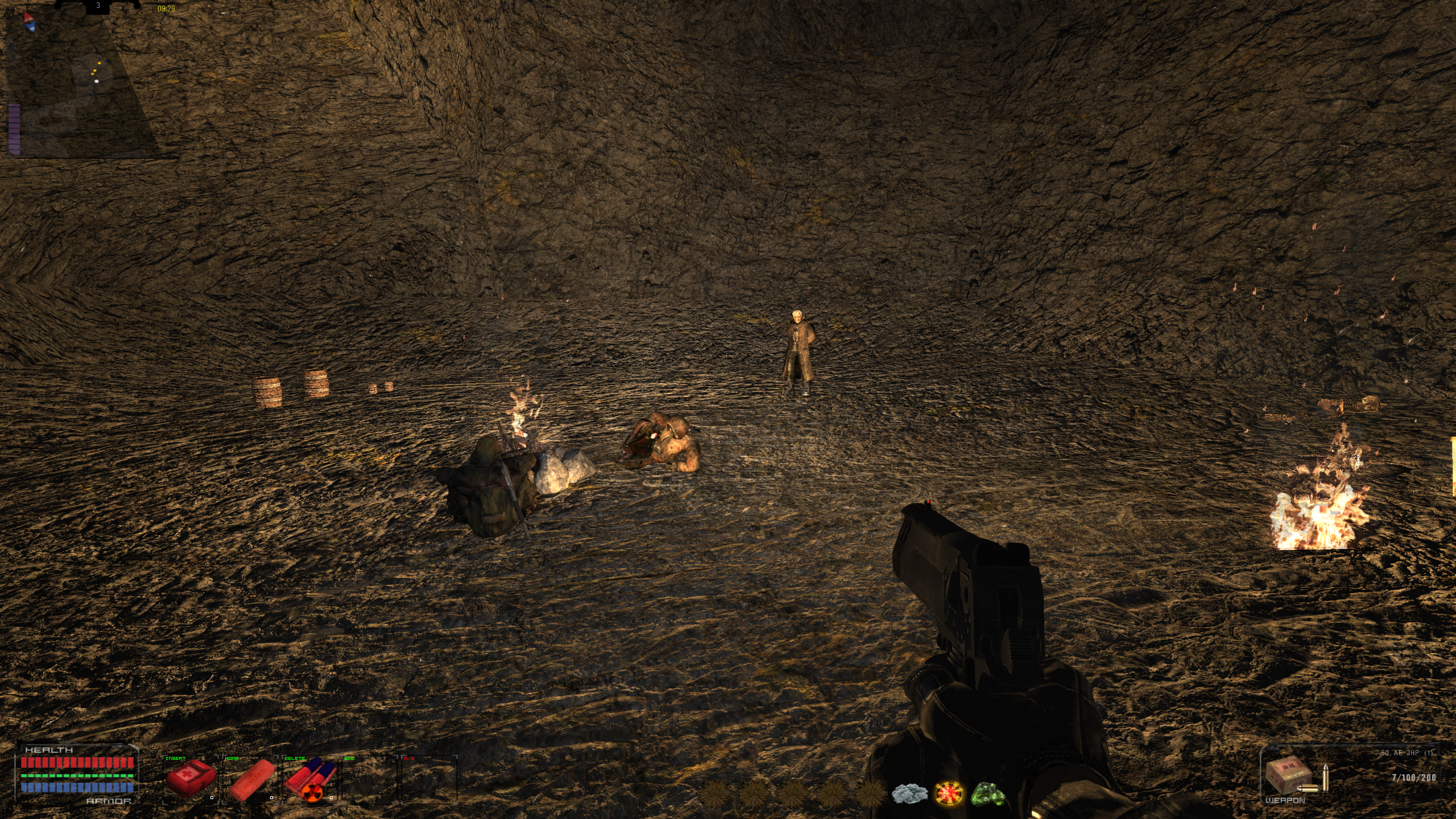
Task: Select the glowing red-yellow artifact icon
Action: point(949,793)
